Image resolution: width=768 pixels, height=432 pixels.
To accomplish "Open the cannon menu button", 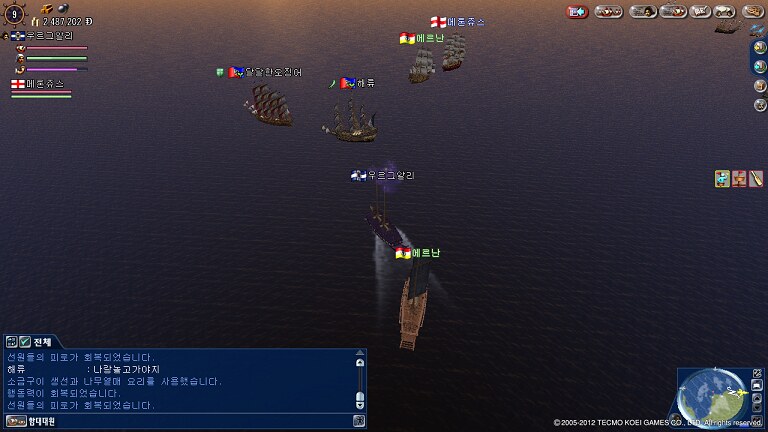I will (607, 12).
